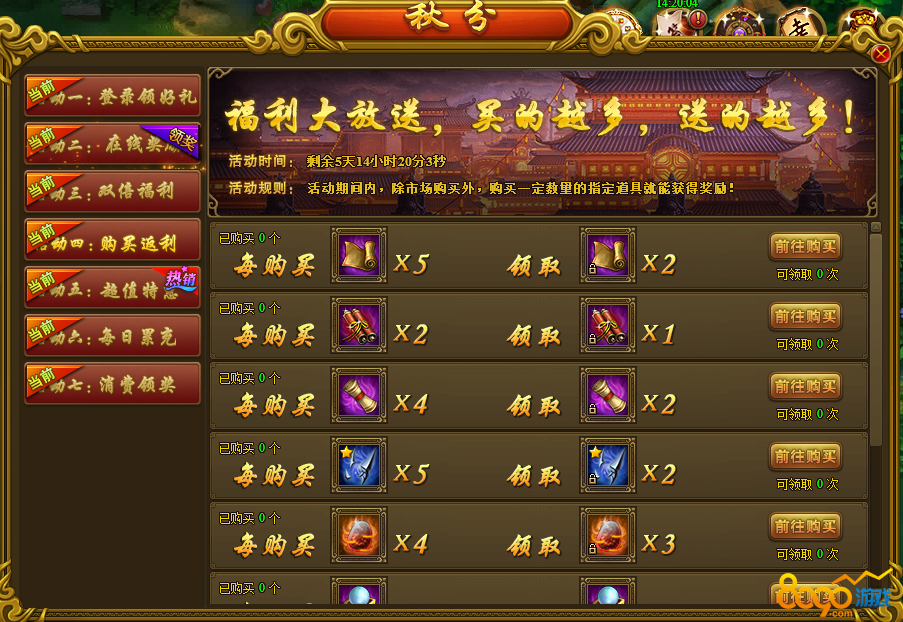Choose the 活动五 超值特惠 tab

[x=113, y=288]
